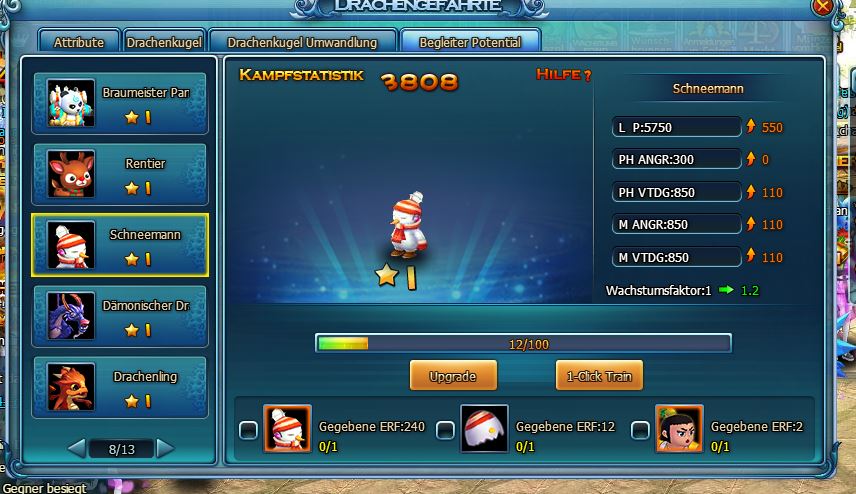Go to previous companion list page
Image resolution: width=856 pixels, height=494 pixels.
tap(76, 448)
